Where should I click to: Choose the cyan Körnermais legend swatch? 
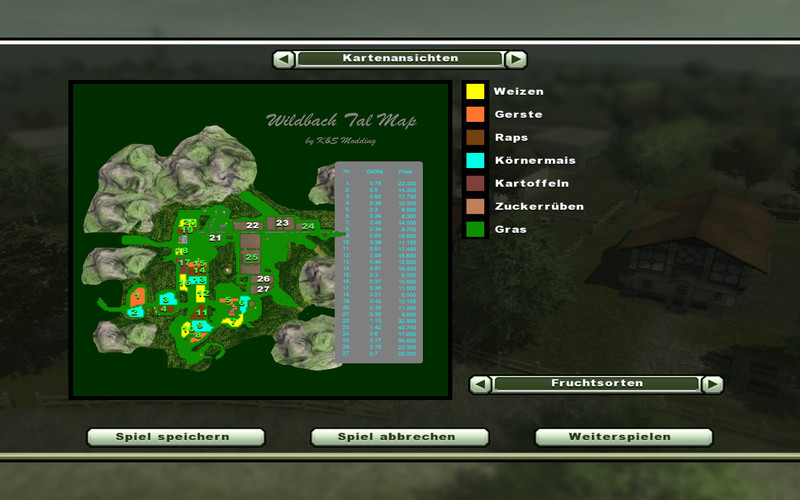click(475, 160)
